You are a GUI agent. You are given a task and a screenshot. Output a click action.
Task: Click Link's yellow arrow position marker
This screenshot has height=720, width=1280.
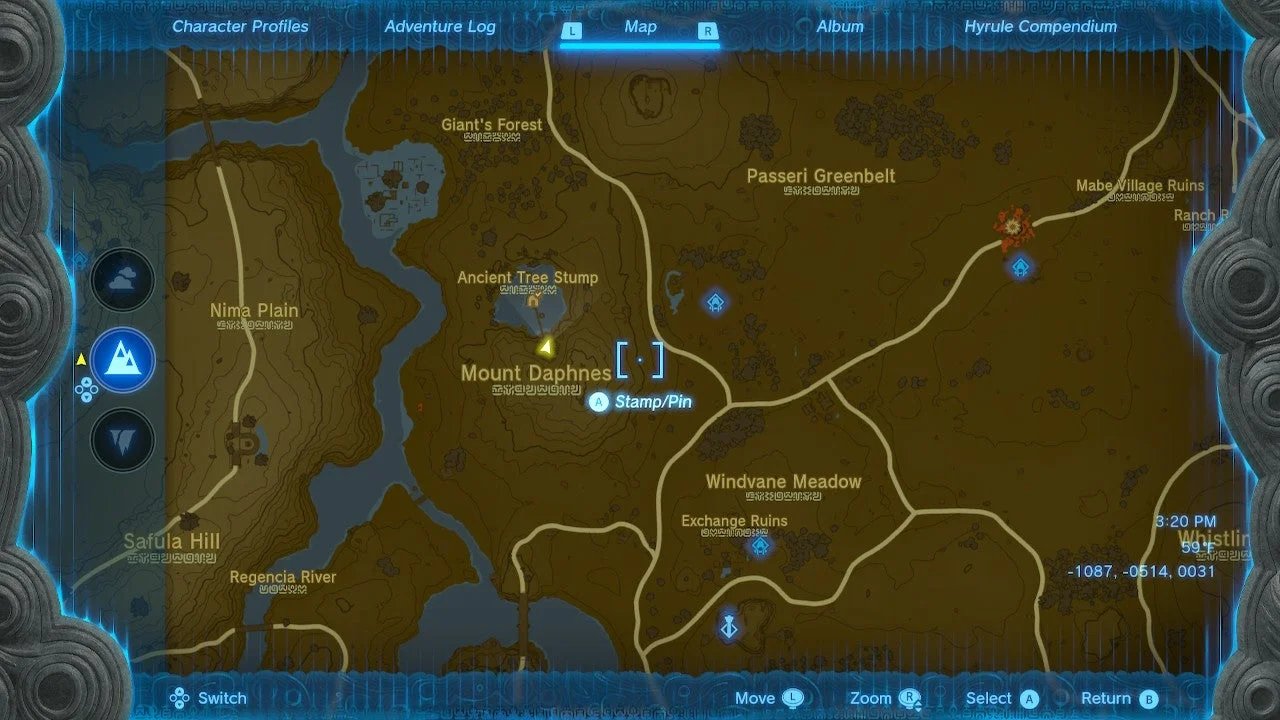pos(545,347)
